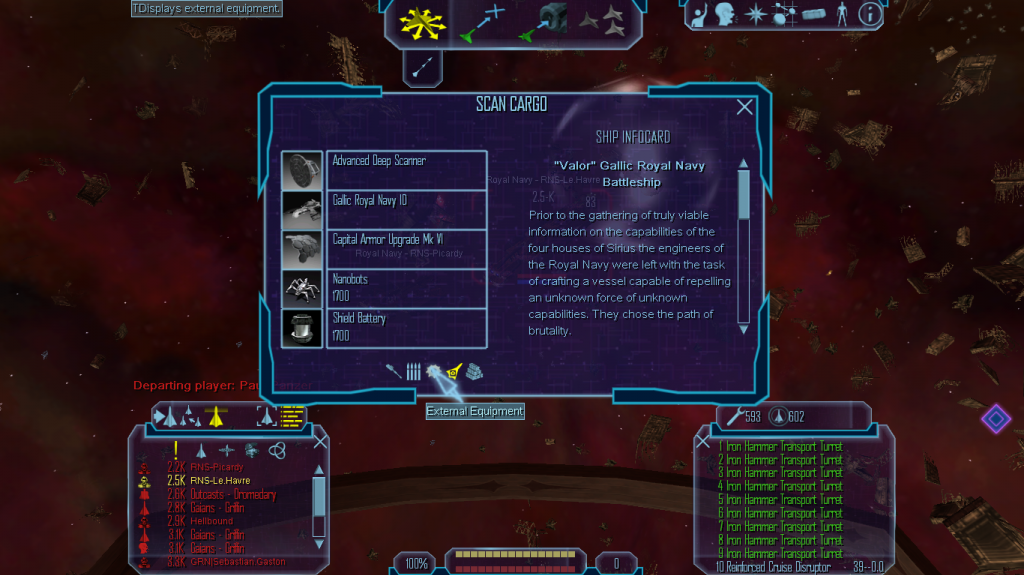Viewport: 1024px width, 575px height.
Task: Activate the Go To maneuver icon
Action: pyautogui.click(x=483, y=23)
